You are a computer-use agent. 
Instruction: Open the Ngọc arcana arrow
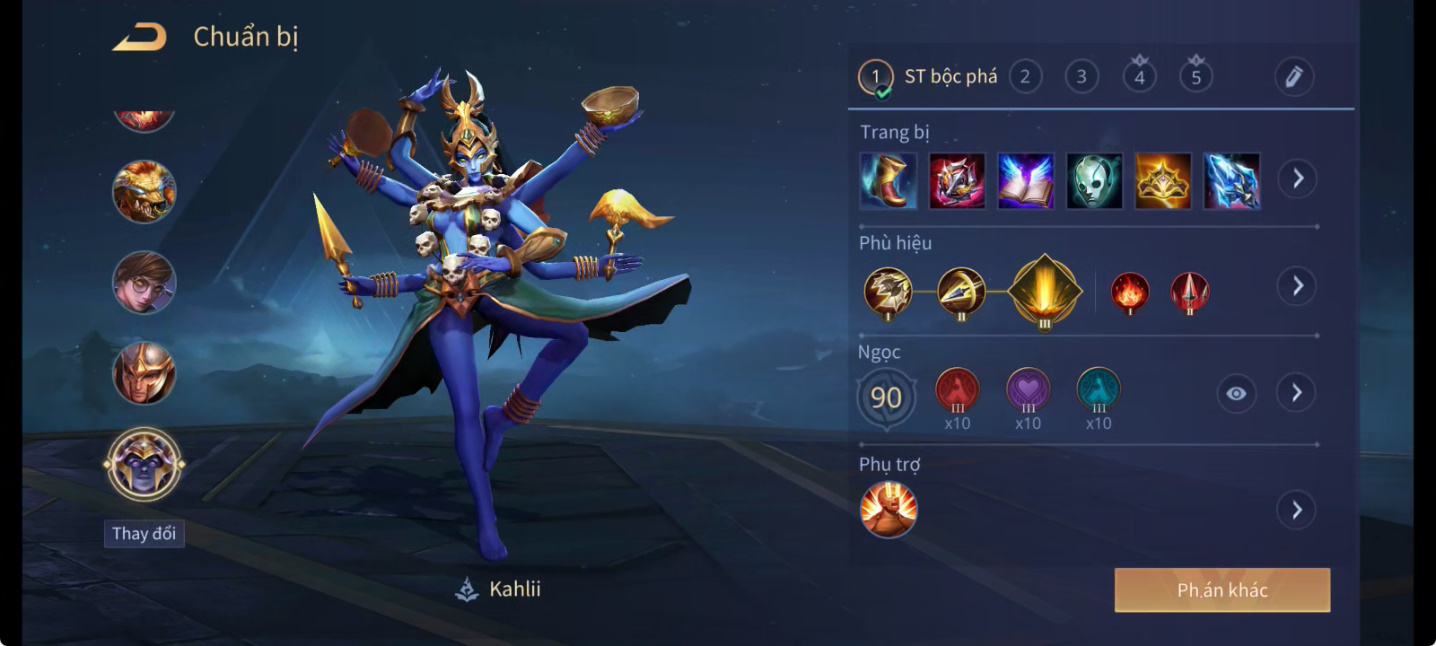pos(1297,393)
